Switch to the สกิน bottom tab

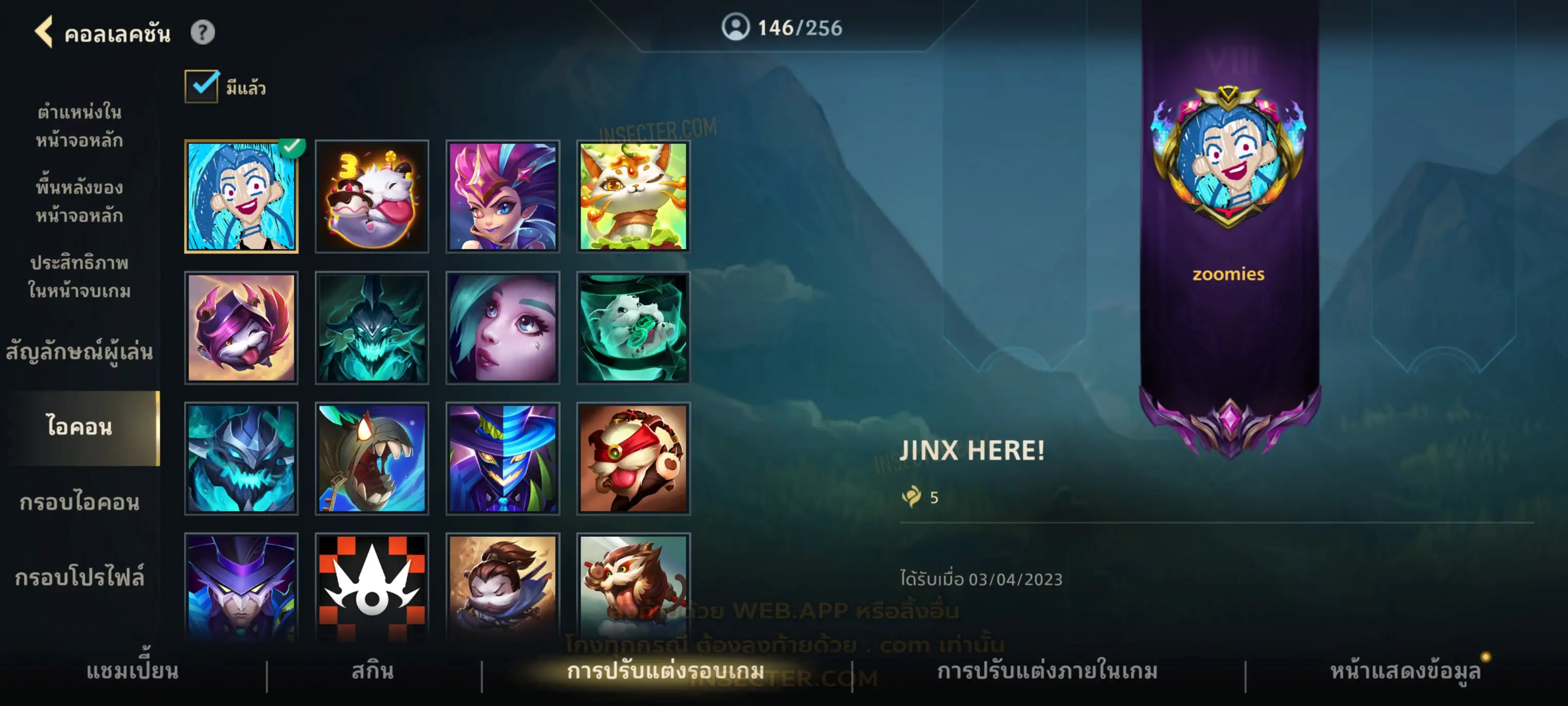tap(373, 671)
